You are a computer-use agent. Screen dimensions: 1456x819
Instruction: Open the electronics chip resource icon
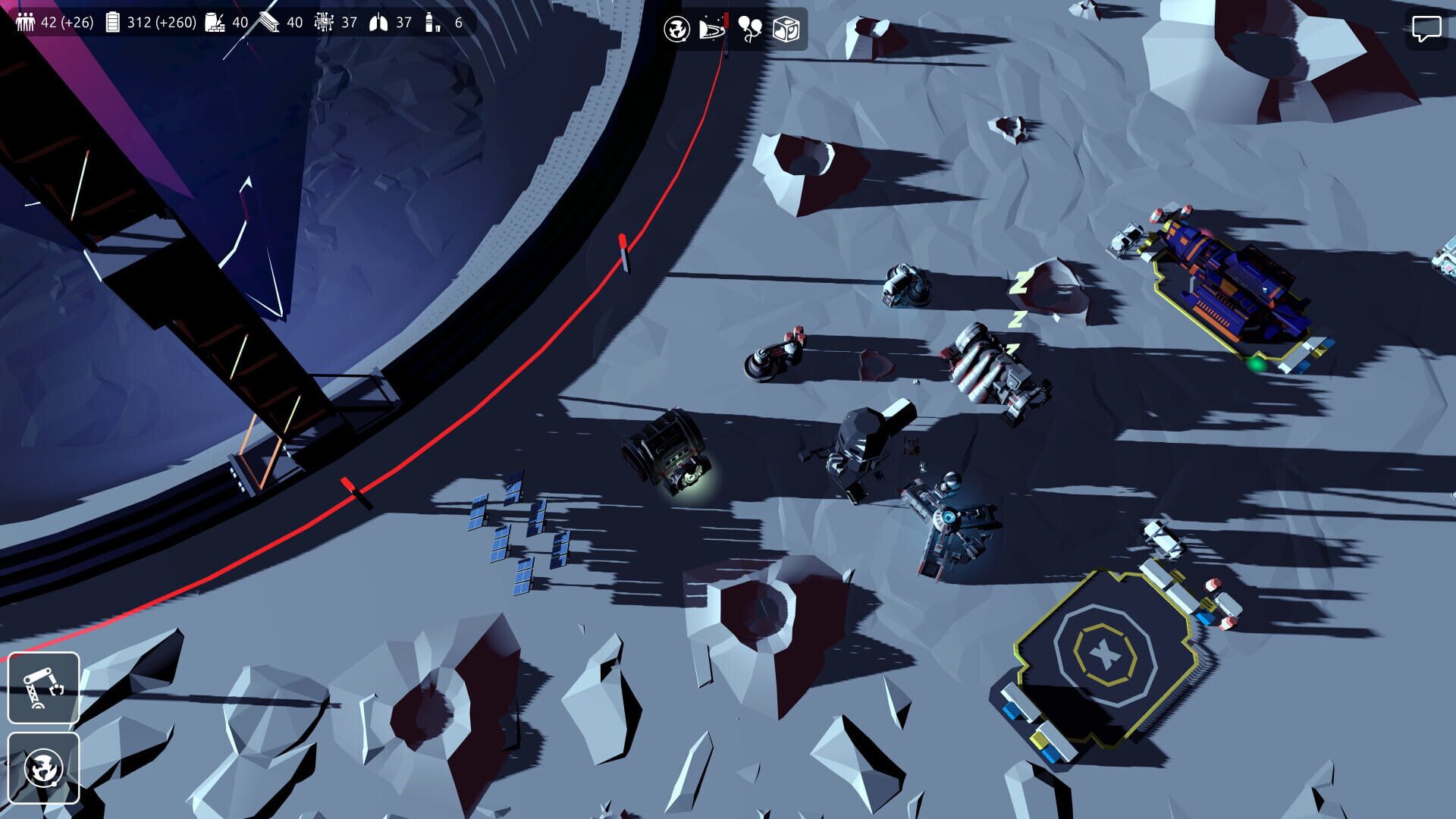325,21
